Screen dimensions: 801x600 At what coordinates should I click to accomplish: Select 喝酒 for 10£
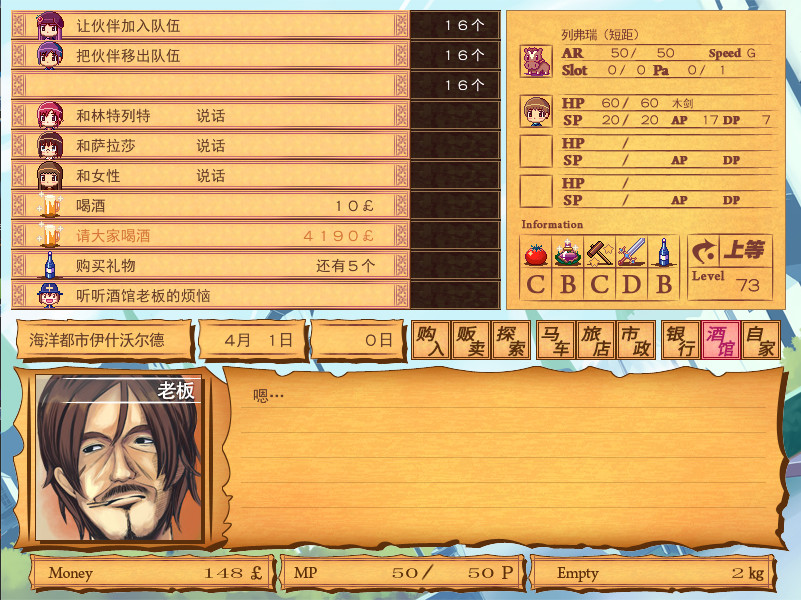pos(210,206)
